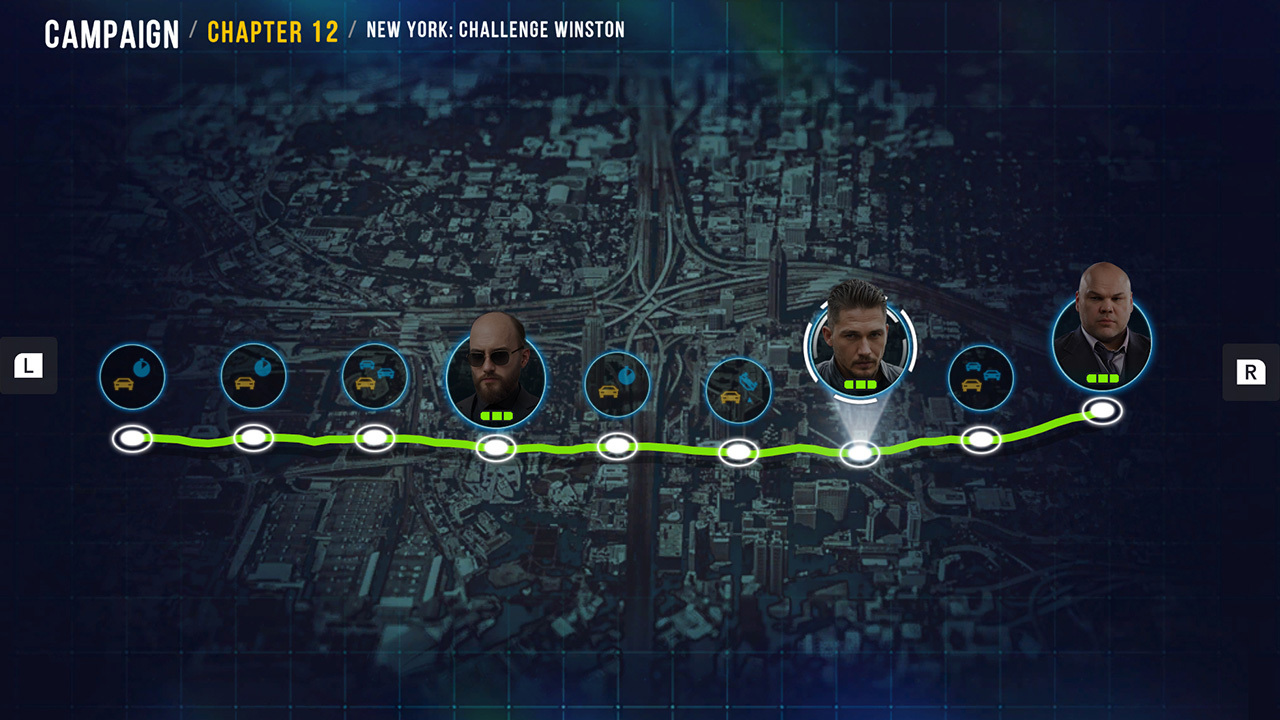Select the yellow car icon on the leftmost mission
Viewport: 1280px width, 720px height.
tap(123, 385)
